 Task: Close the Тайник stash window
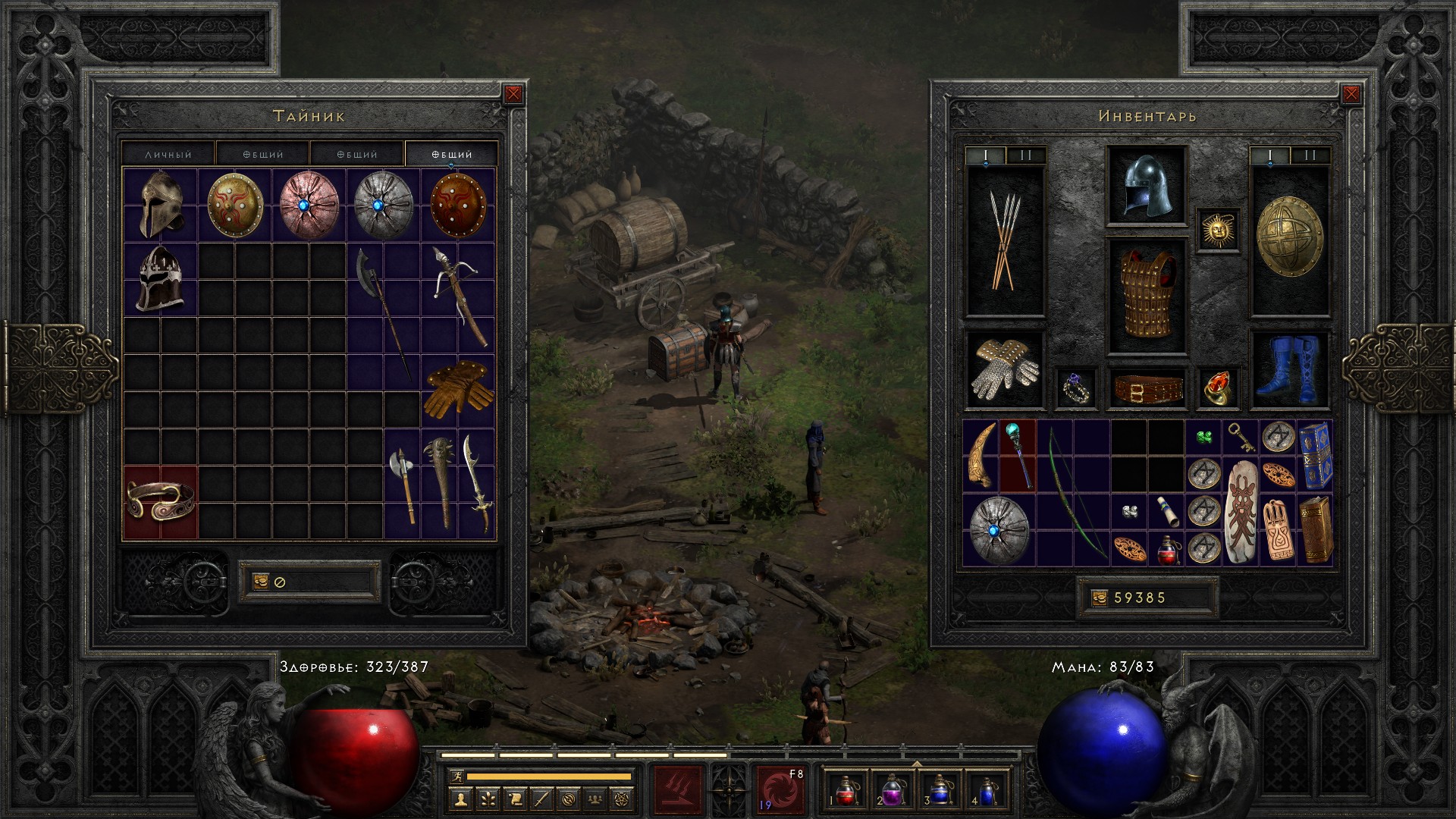pyautogui.click(x=513, y=94)
